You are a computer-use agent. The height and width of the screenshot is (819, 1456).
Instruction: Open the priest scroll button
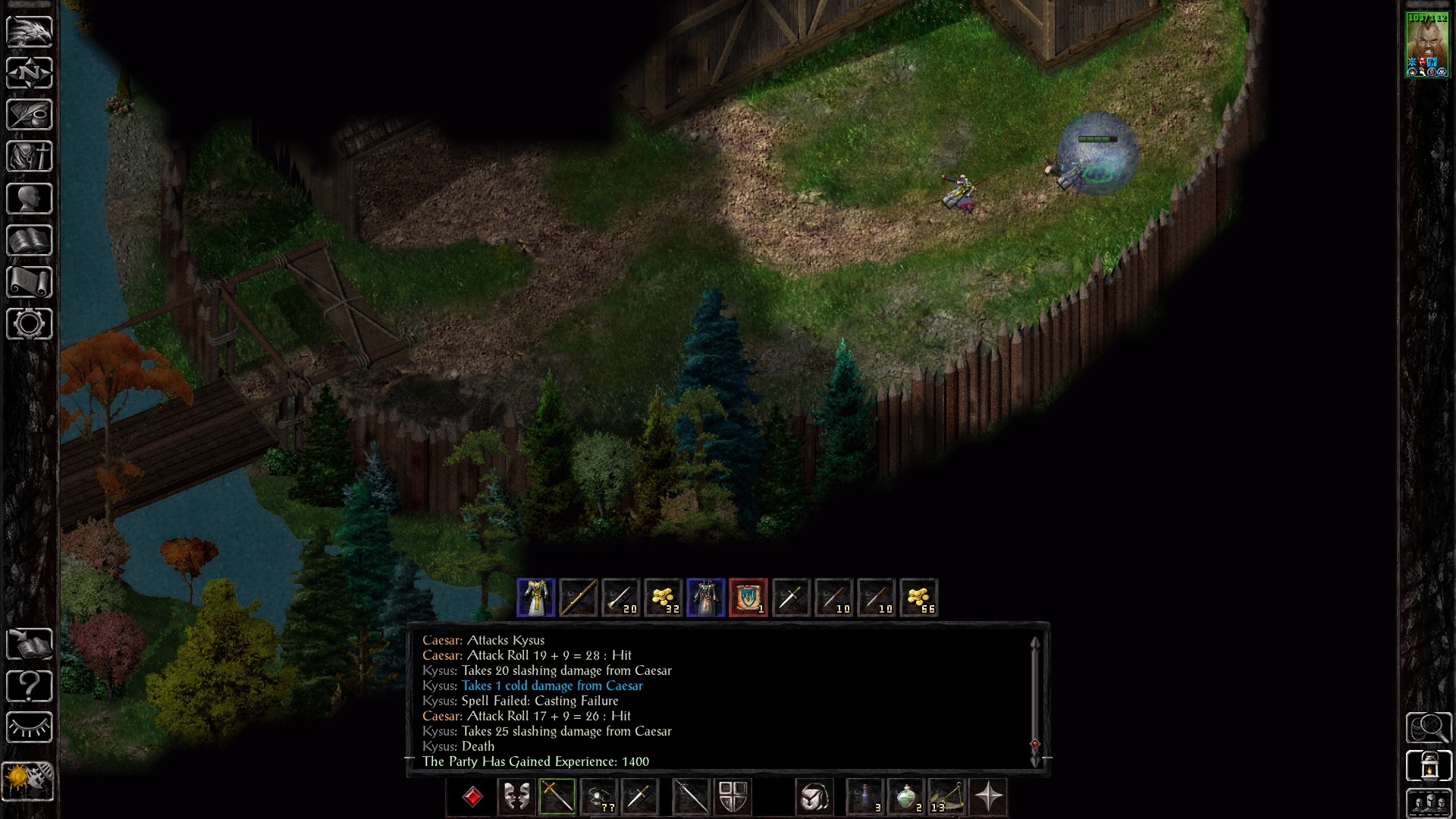point(30,282)
